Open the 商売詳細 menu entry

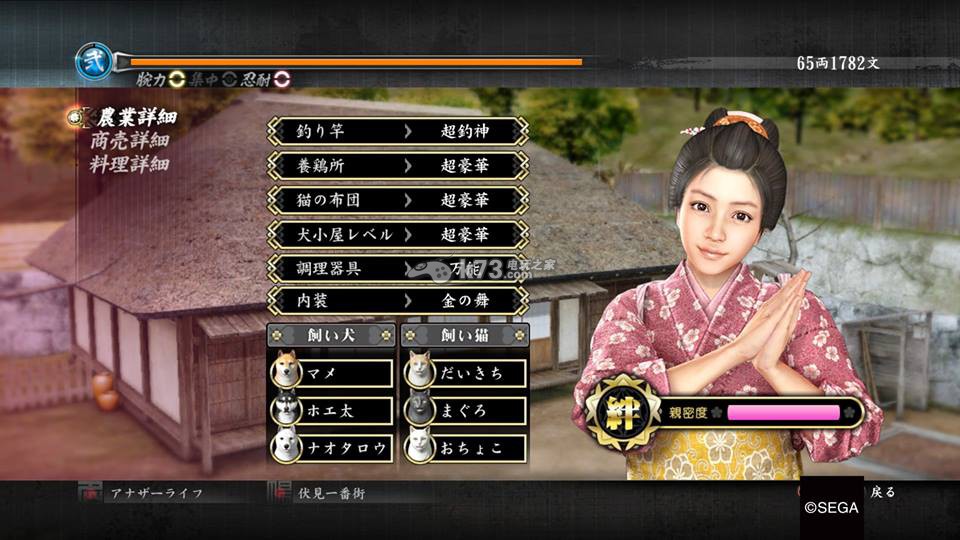pyautogui.click(x=130, y=141)
